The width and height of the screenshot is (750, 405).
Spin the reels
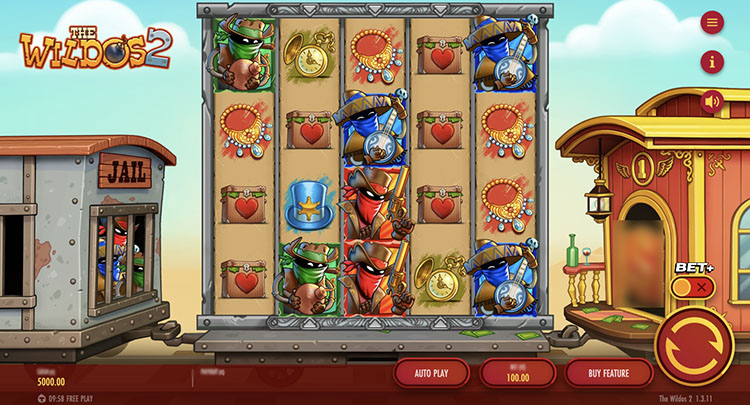point(694,346)
